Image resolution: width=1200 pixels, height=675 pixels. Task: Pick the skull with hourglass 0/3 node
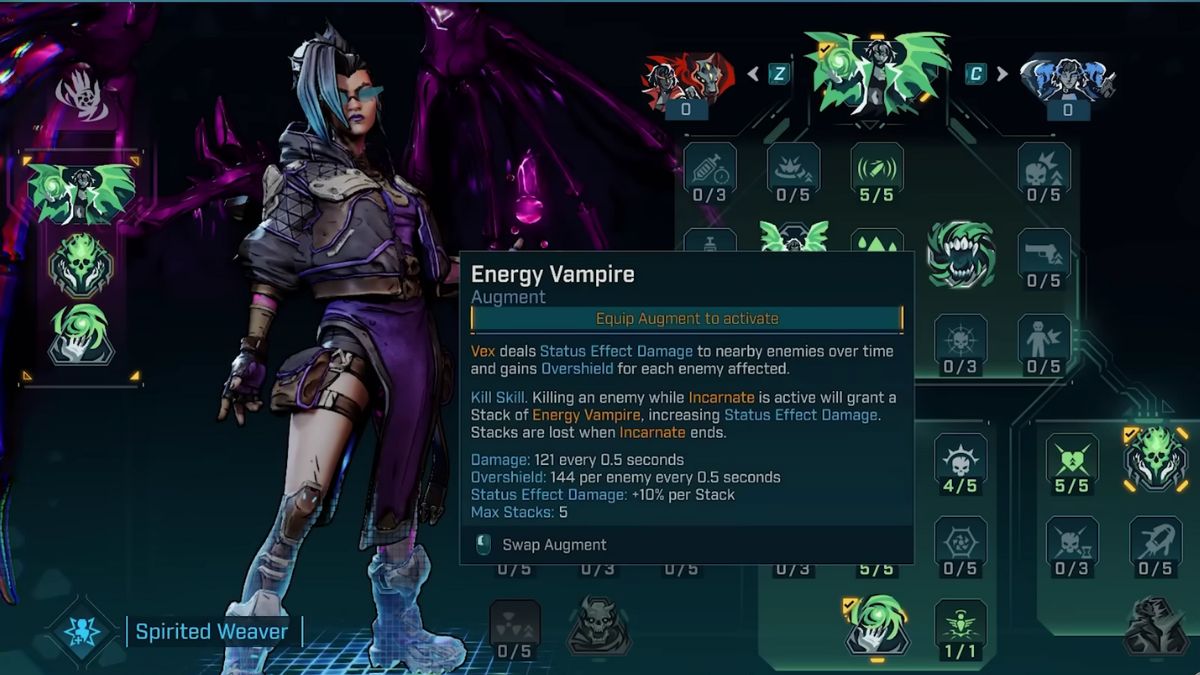click(x=1072, y=543)
